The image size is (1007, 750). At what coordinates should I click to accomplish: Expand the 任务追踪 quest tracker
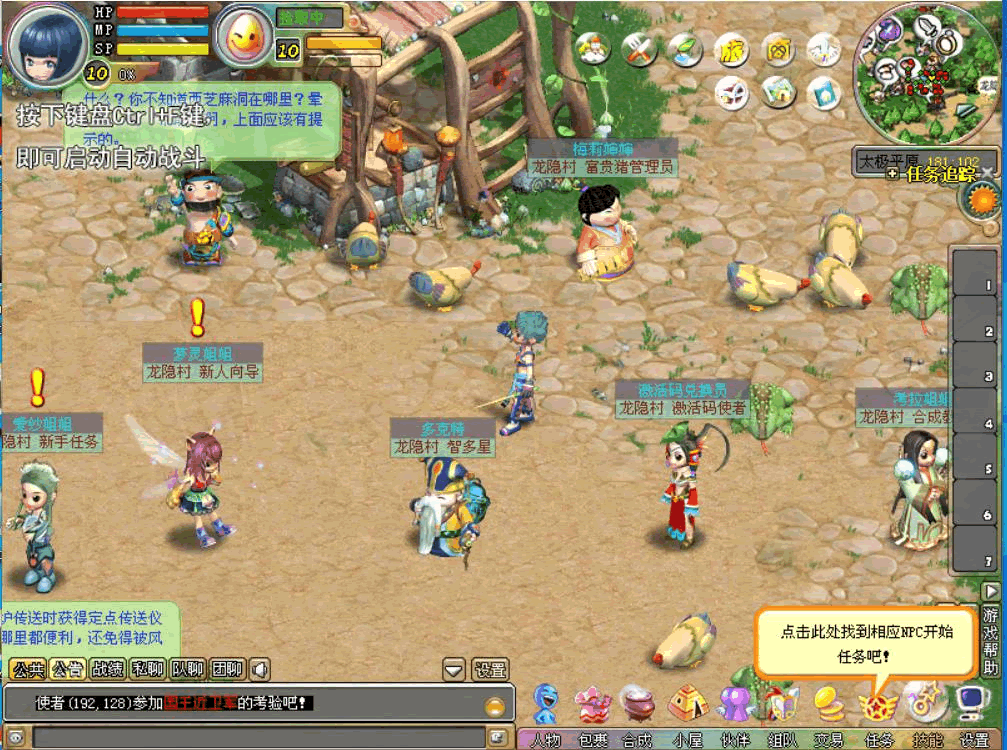933,174
